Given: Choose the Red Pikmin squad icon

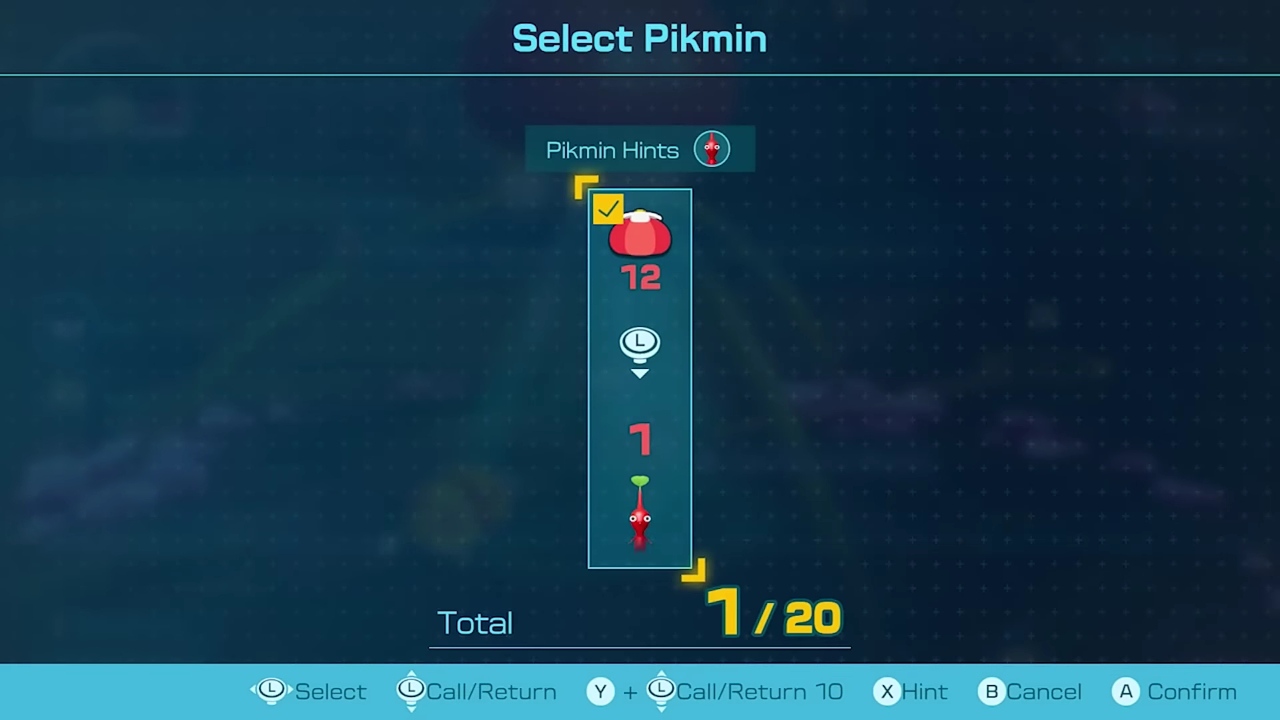Looking at the screenshot, I should (x=640, y=514).
